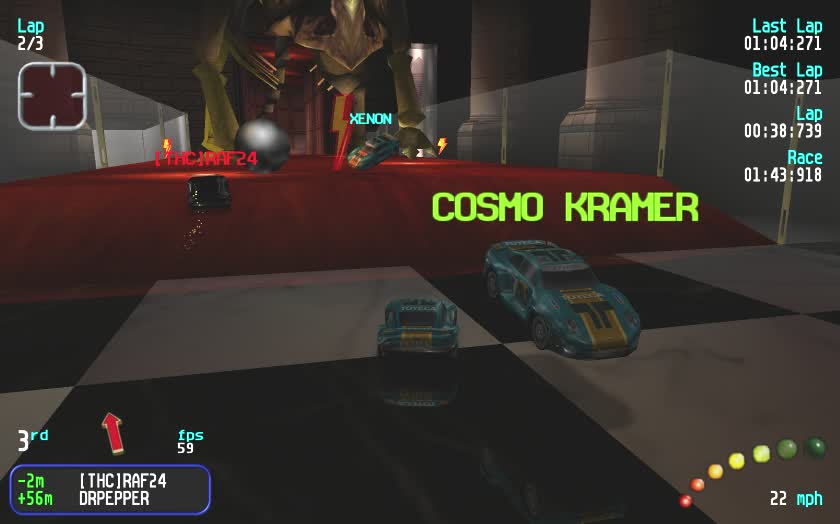The width and height of the screenshot is (840, 524).
Task: Click the XENON player name tag
Action: tap(370, 119)
